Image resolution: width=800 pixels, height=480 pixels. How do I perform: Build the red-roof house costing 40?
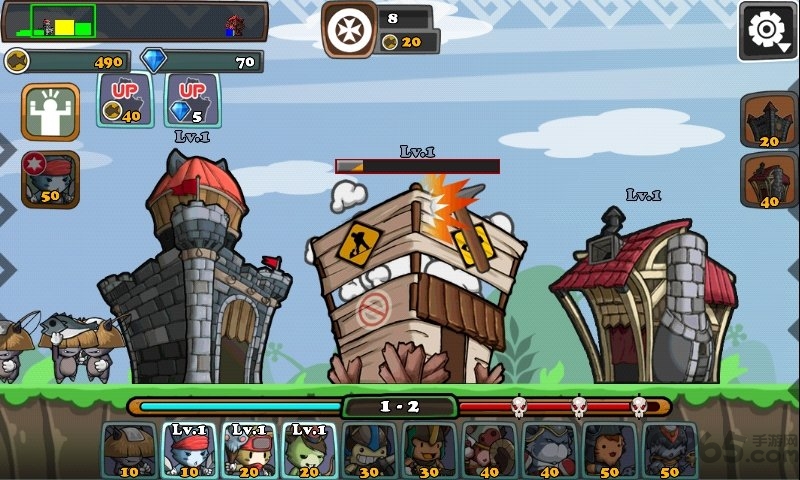pos(768,181)
